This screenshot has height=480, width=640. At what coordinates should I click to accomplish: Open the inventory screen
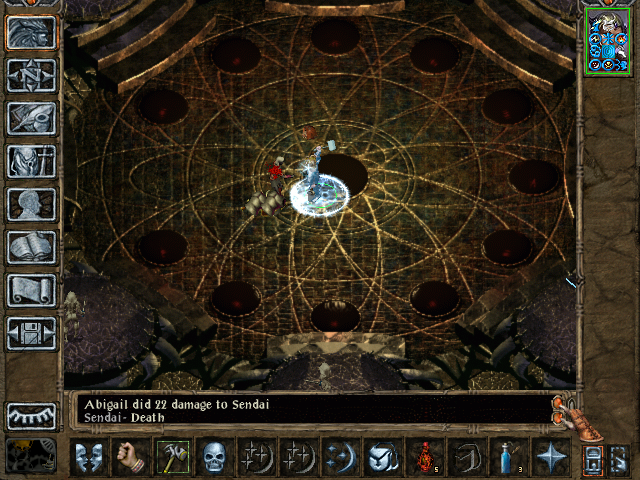[x=31, y=160]
